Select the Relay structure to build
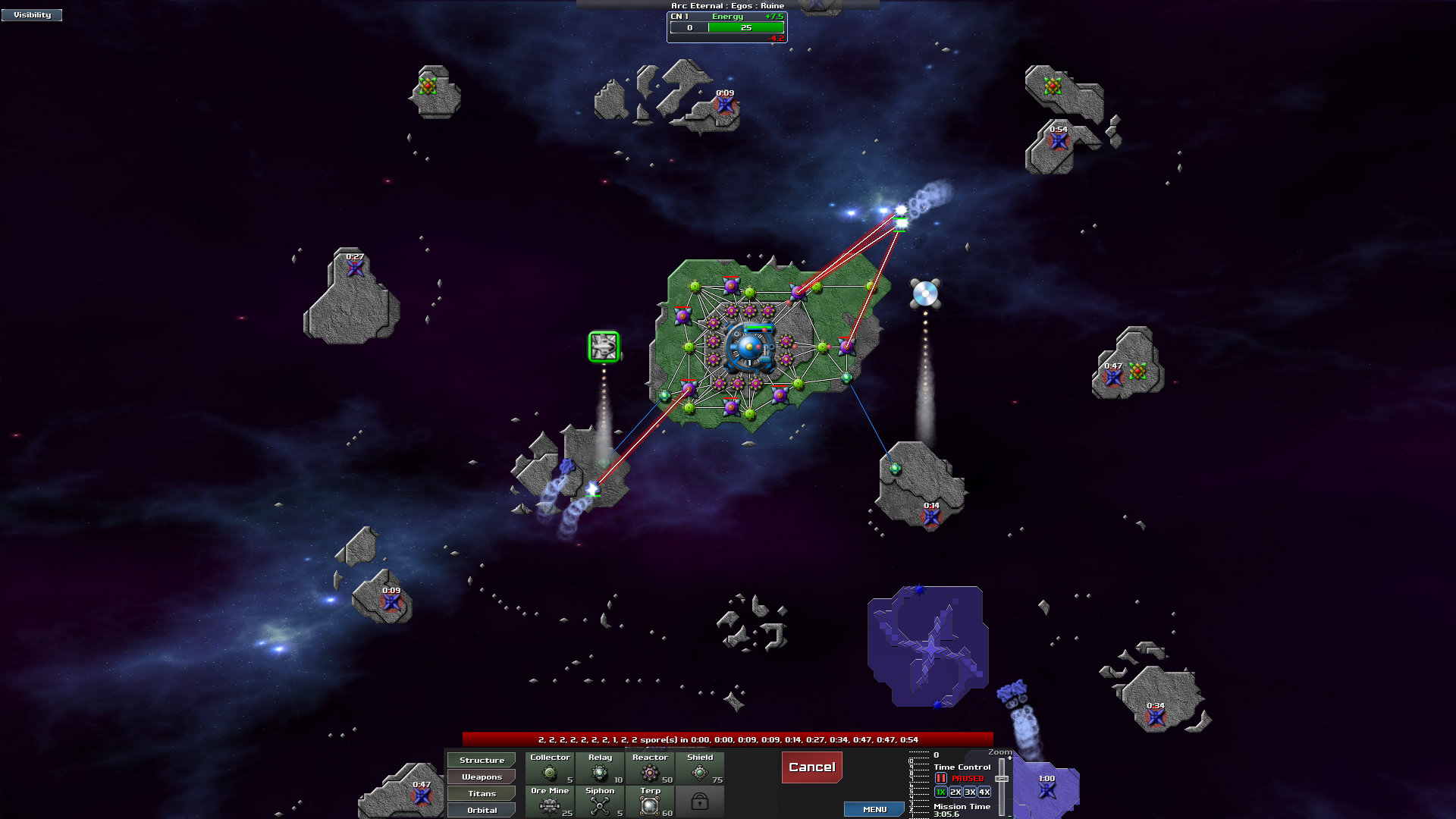 [x=600, y=768]
